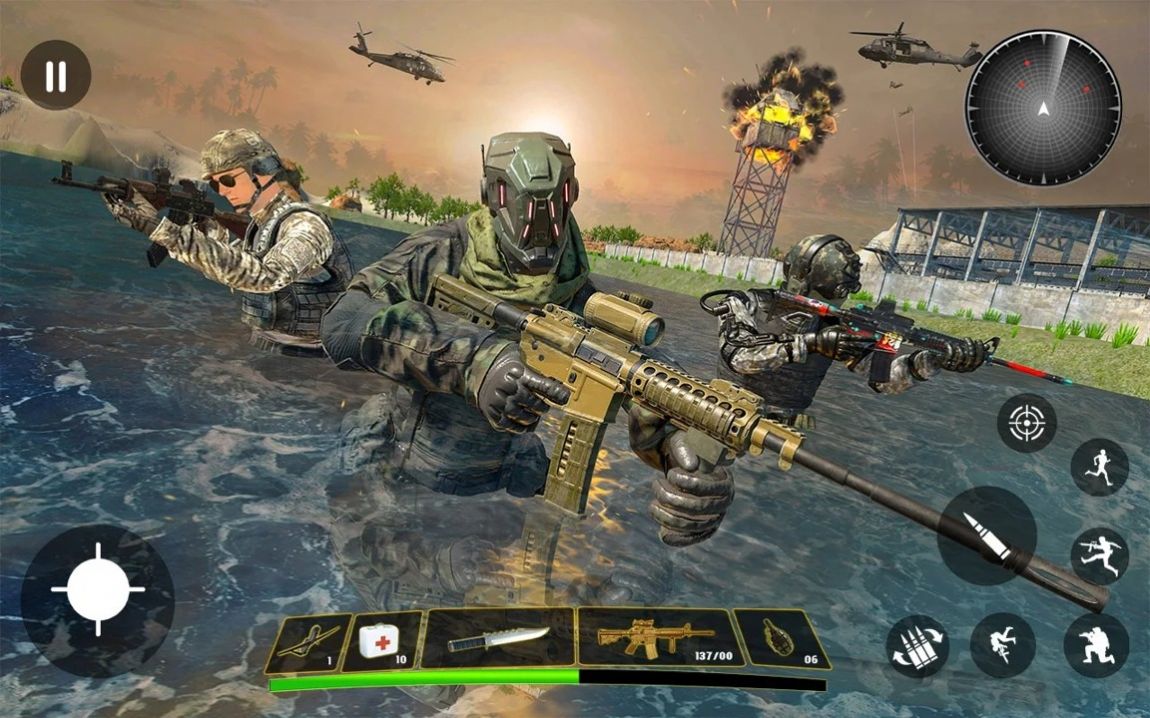Select the sniper rifle slot
1150x718 pixels.
pos(308,641)
